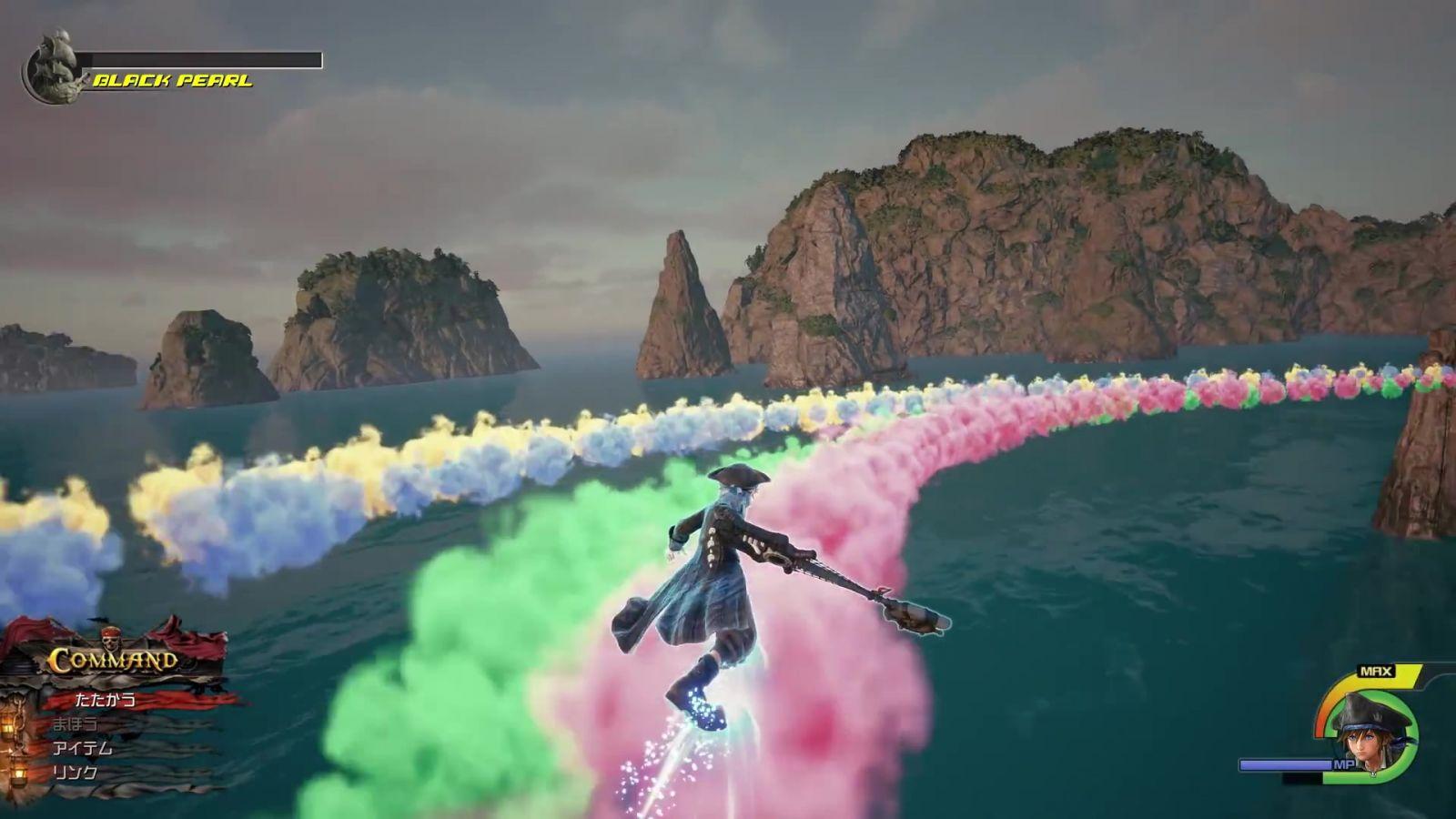Select the リンク link command
This screenshot has height=819, width=1456.
pos(75,772)
